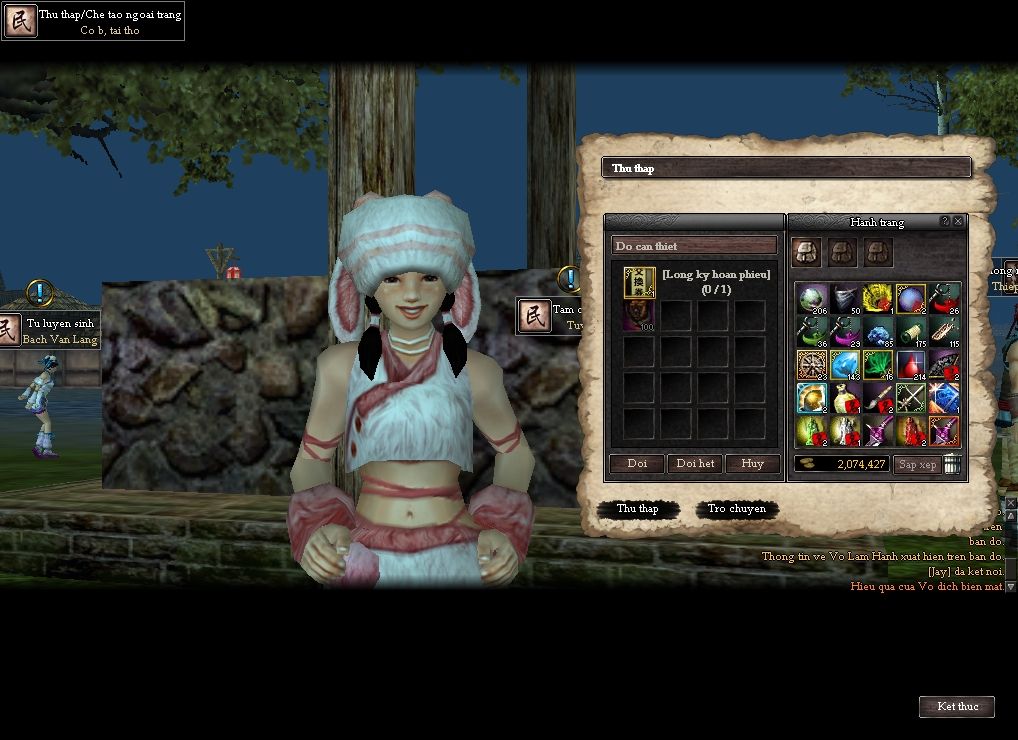Select the wooden ship wheel item
The height and width of the screenshot is (740, 1018).
pos(812,365)
